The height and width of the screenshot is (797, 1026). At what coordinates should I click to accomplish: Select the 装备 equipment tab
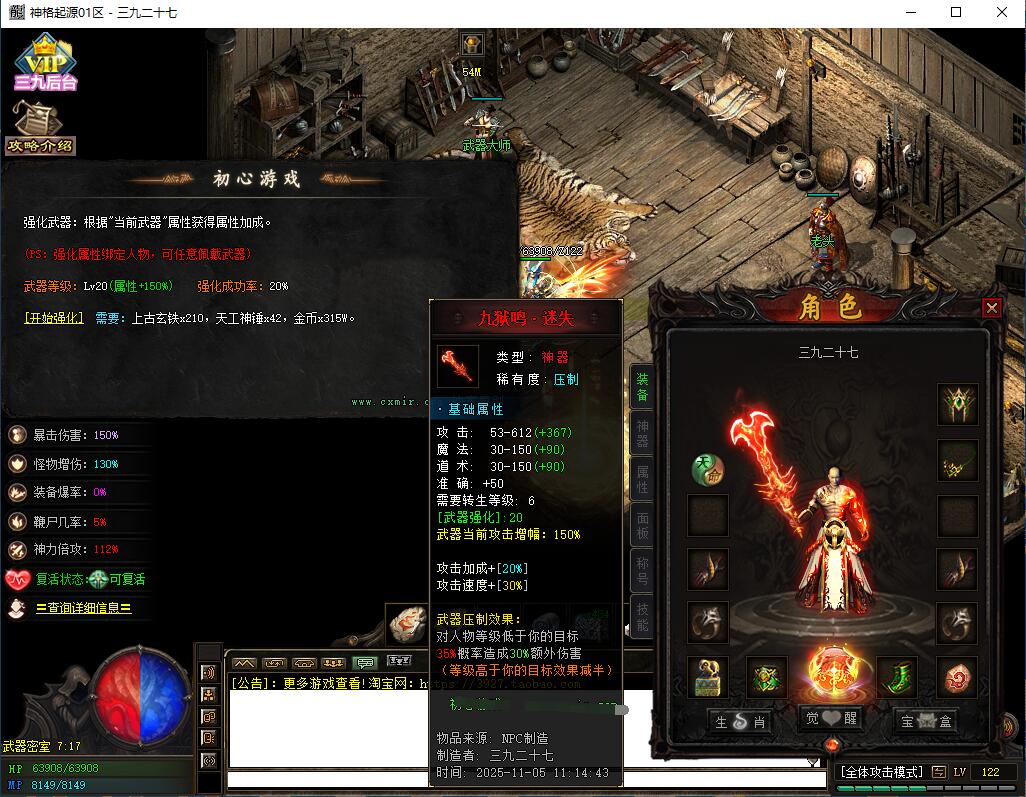coord(642,387)
